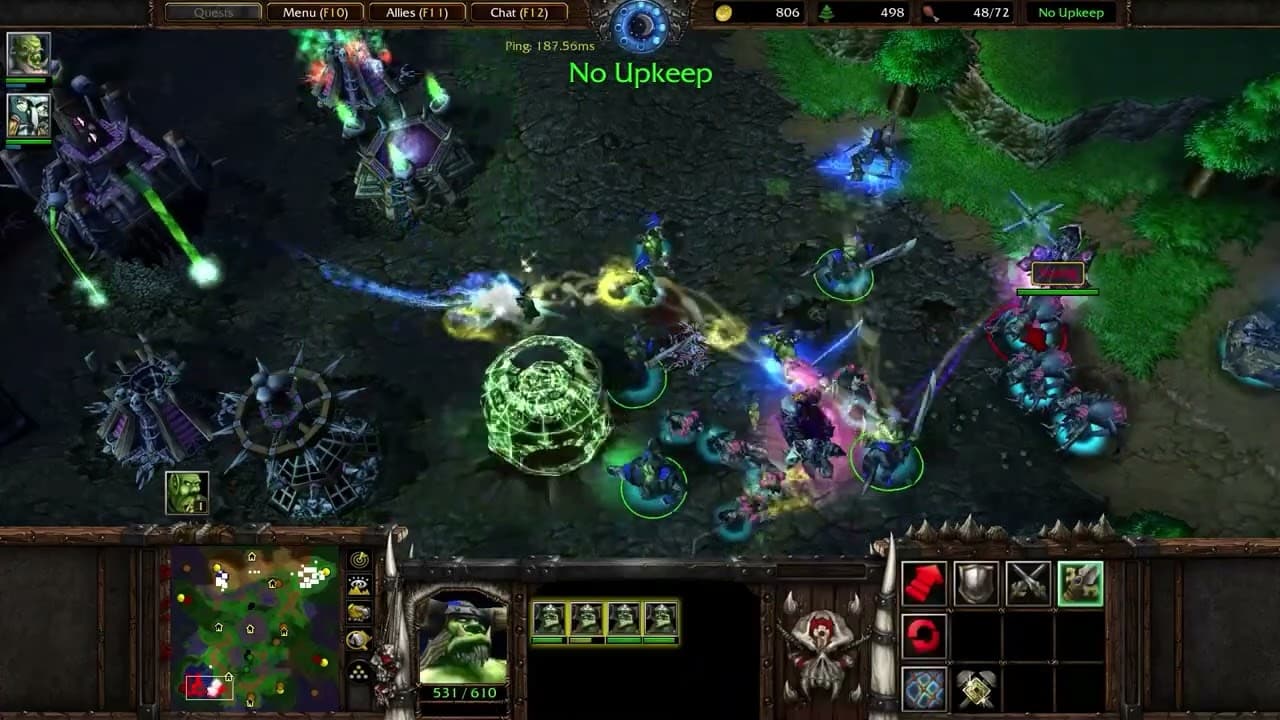Screen dimensions: 1280x720
Task: Open the Menu (F10) button
Action: tap(315, 13)
